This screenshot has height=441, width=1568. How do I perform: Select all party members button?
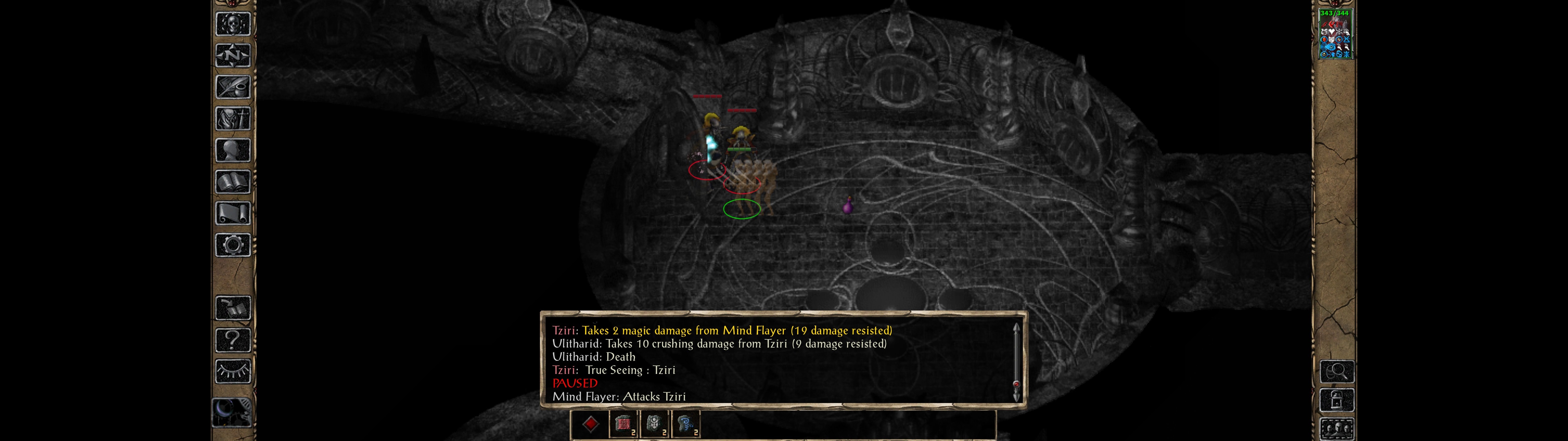pyautogui.click(x=1337, y=429)
